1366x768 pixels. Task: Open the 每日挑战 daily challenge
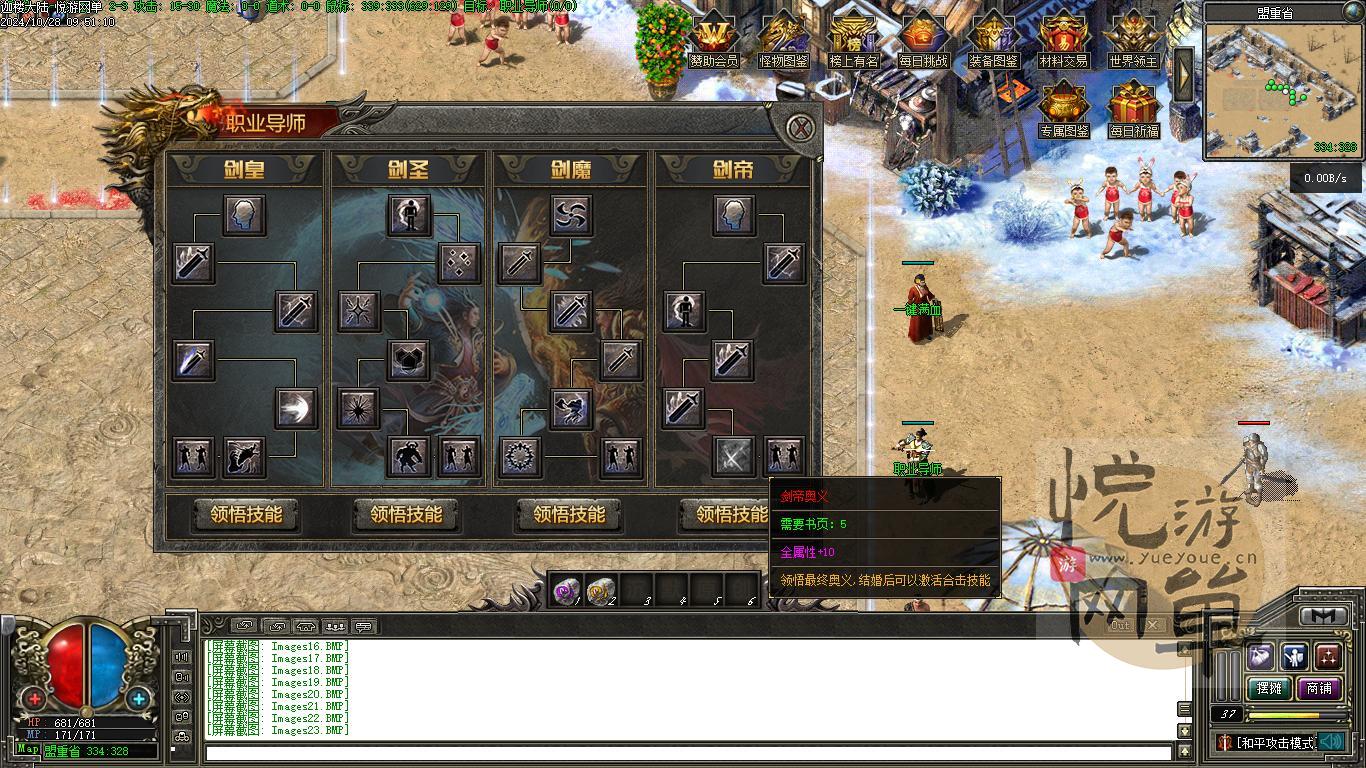pyautogui.click(x=922, y=40)
